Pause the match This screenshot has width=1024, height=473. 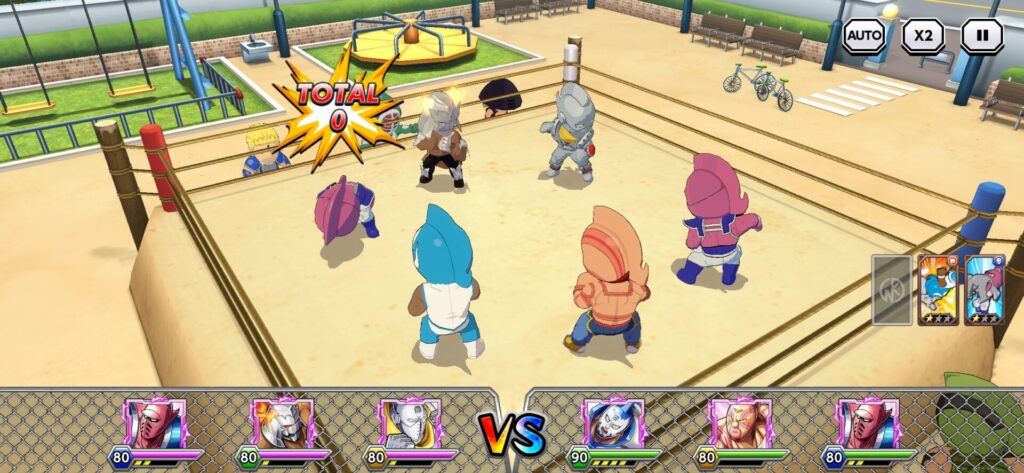(982, 36)
